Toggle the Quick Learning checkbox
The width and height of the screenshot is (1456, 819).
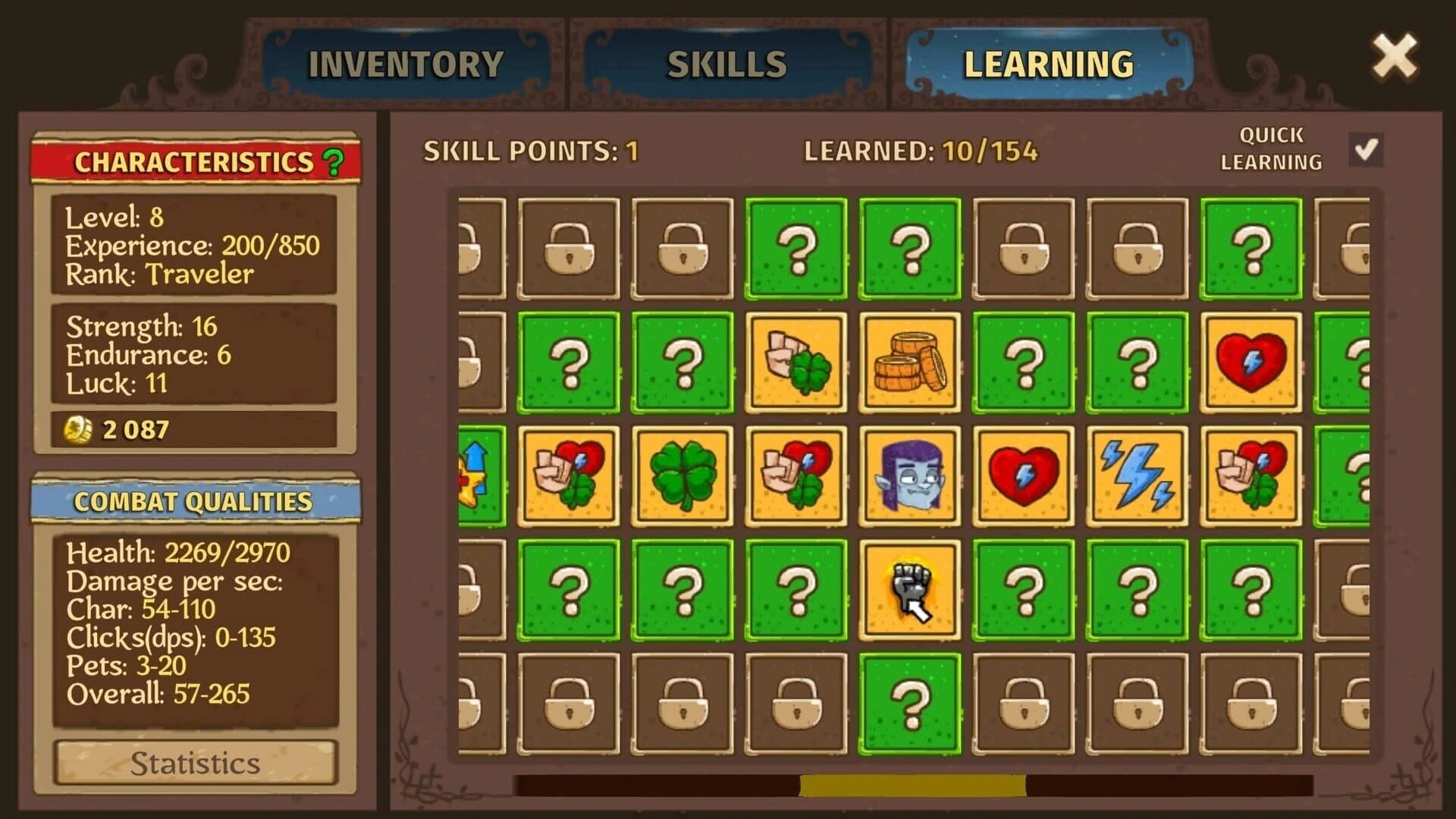[1365, 151]
